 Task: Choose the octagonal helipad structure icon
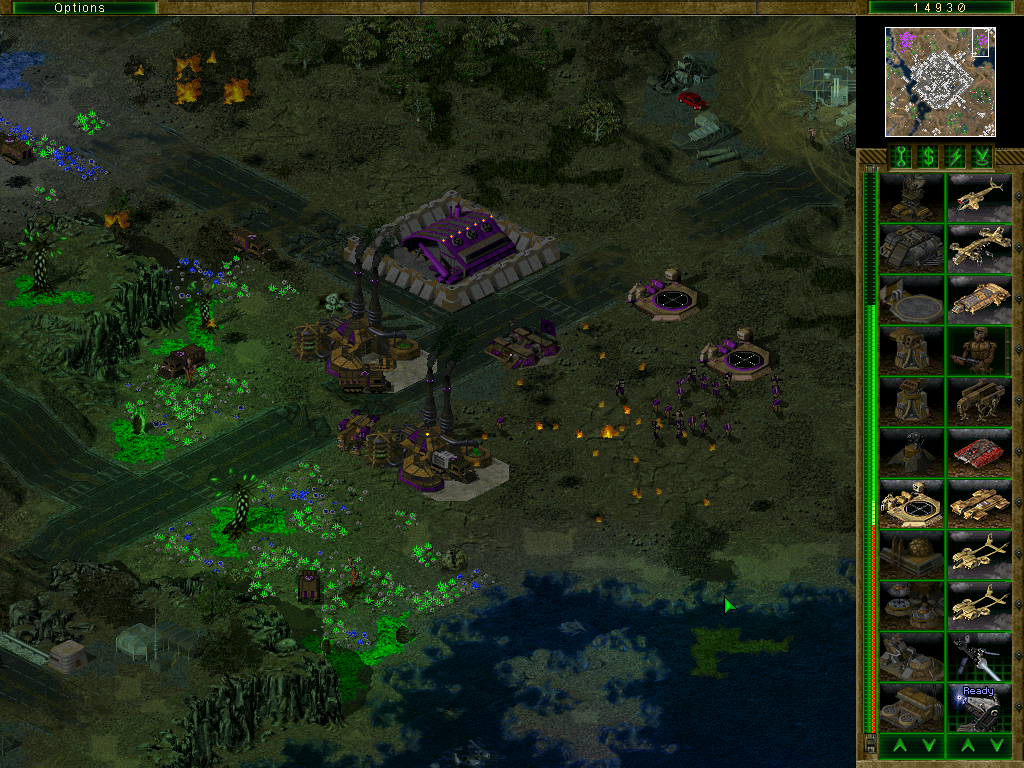911,504
